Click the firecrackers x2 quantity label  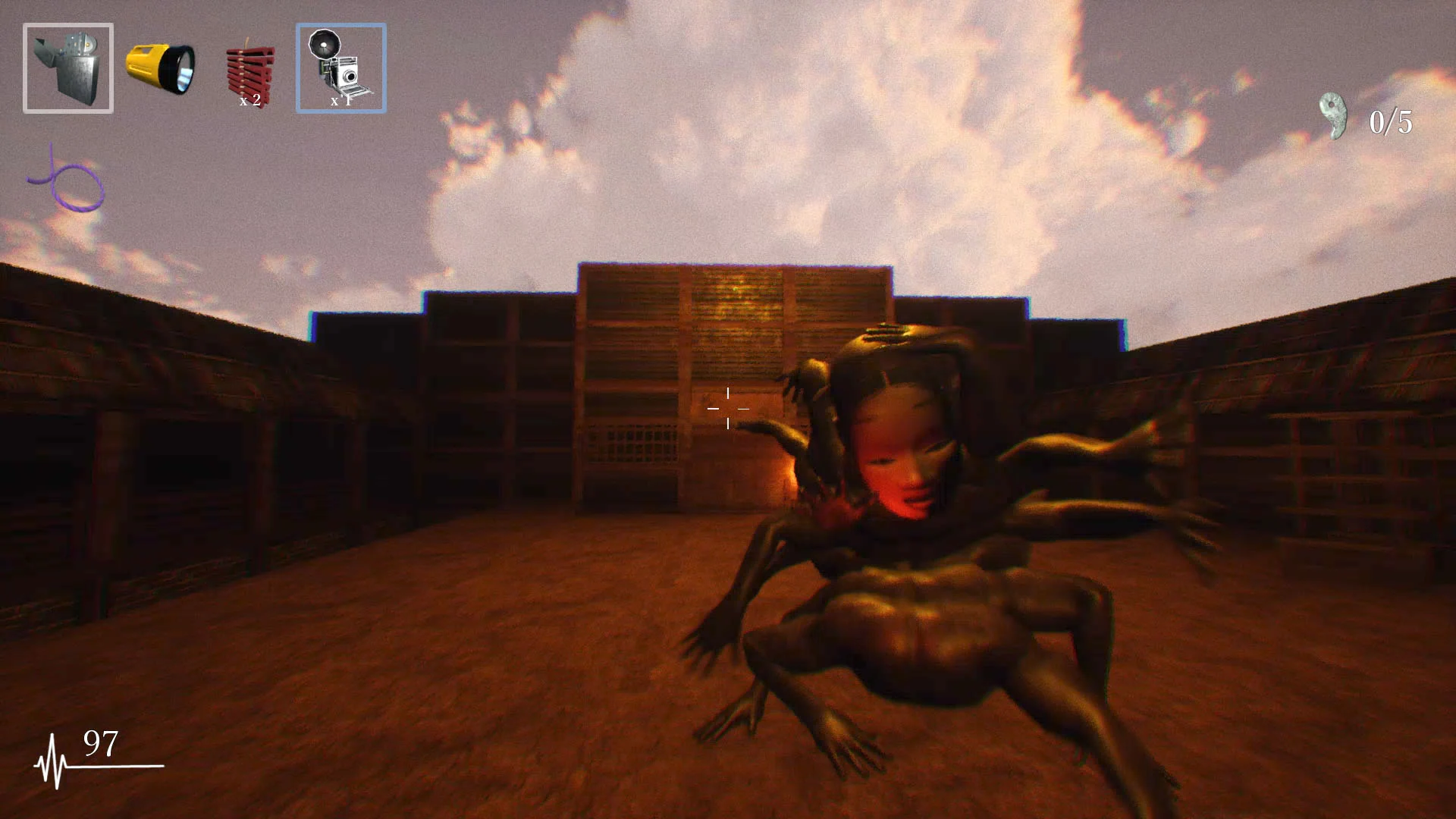point(250,99)
